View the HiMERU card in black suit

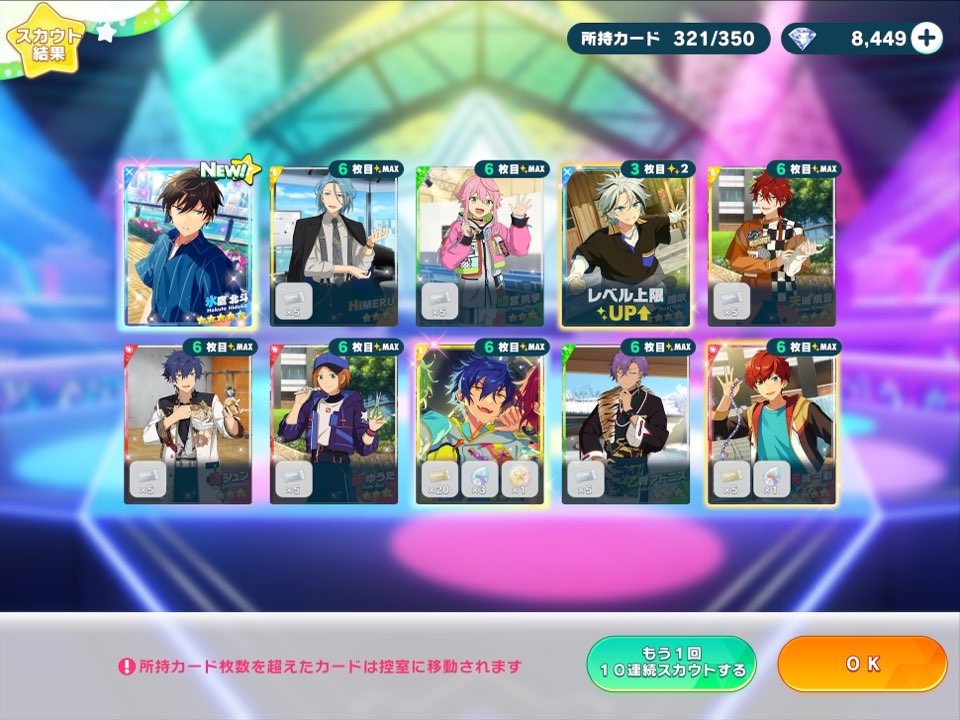click(334, 245)
